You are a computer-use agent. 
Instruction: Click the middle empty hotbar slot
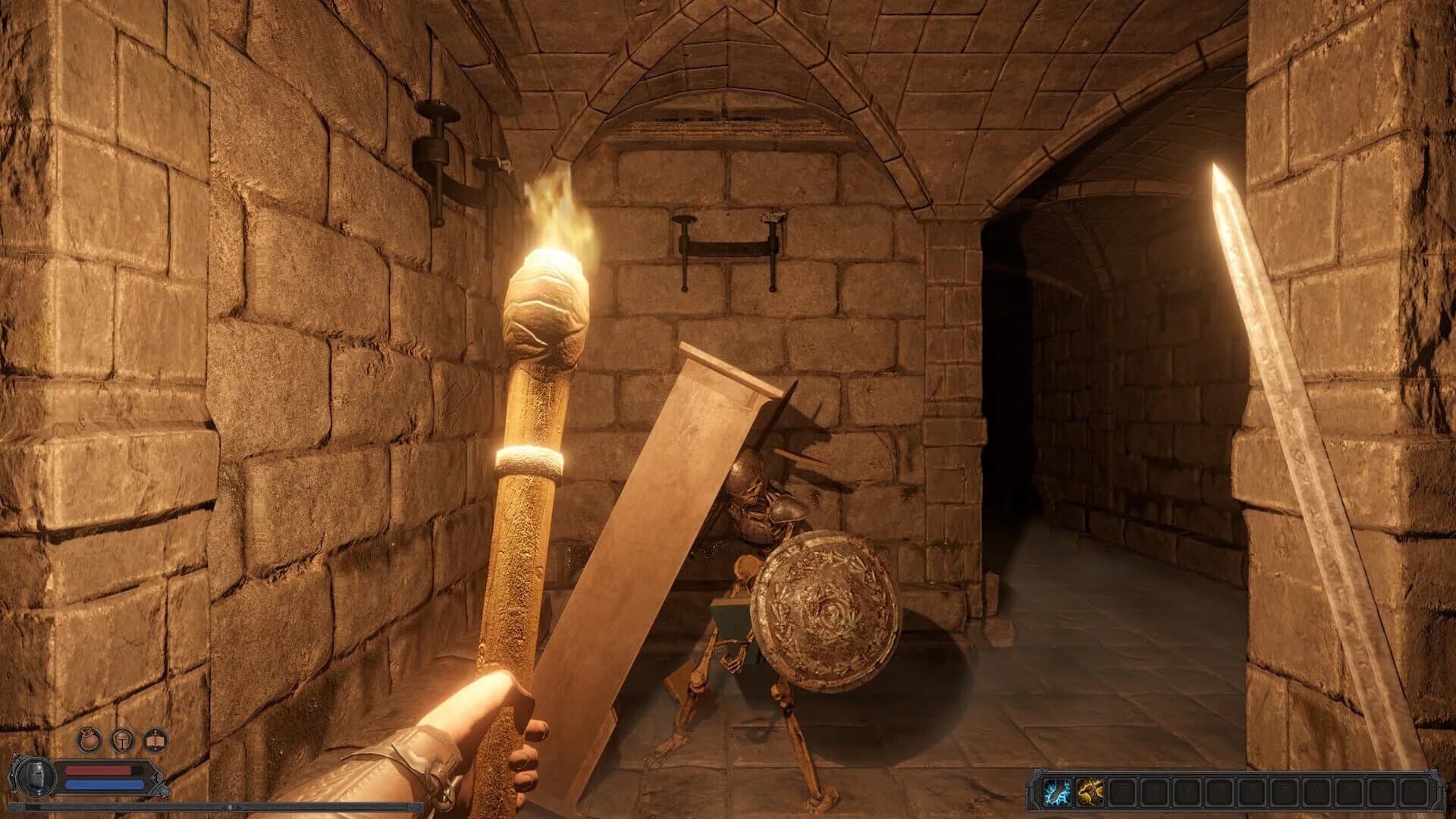[1255, 791]
